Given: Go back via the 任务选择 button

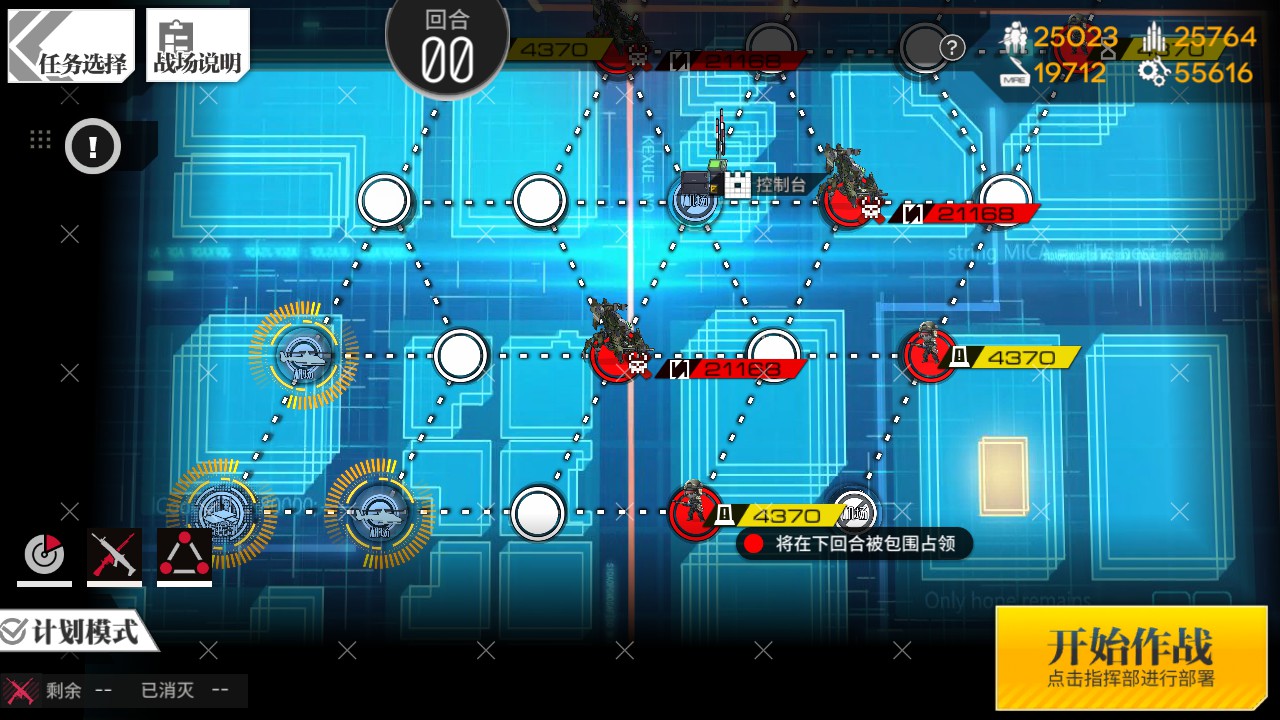Looking at the screenshot, I should [71, 46].
